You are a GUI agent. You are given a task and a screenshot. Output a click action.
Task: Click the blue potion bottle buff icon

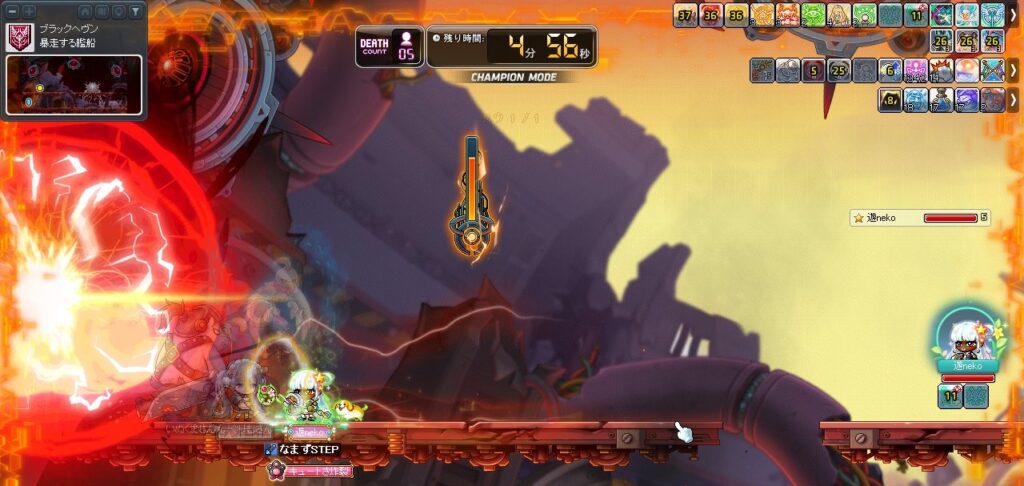pyautogui.click(x=941, y=100)
